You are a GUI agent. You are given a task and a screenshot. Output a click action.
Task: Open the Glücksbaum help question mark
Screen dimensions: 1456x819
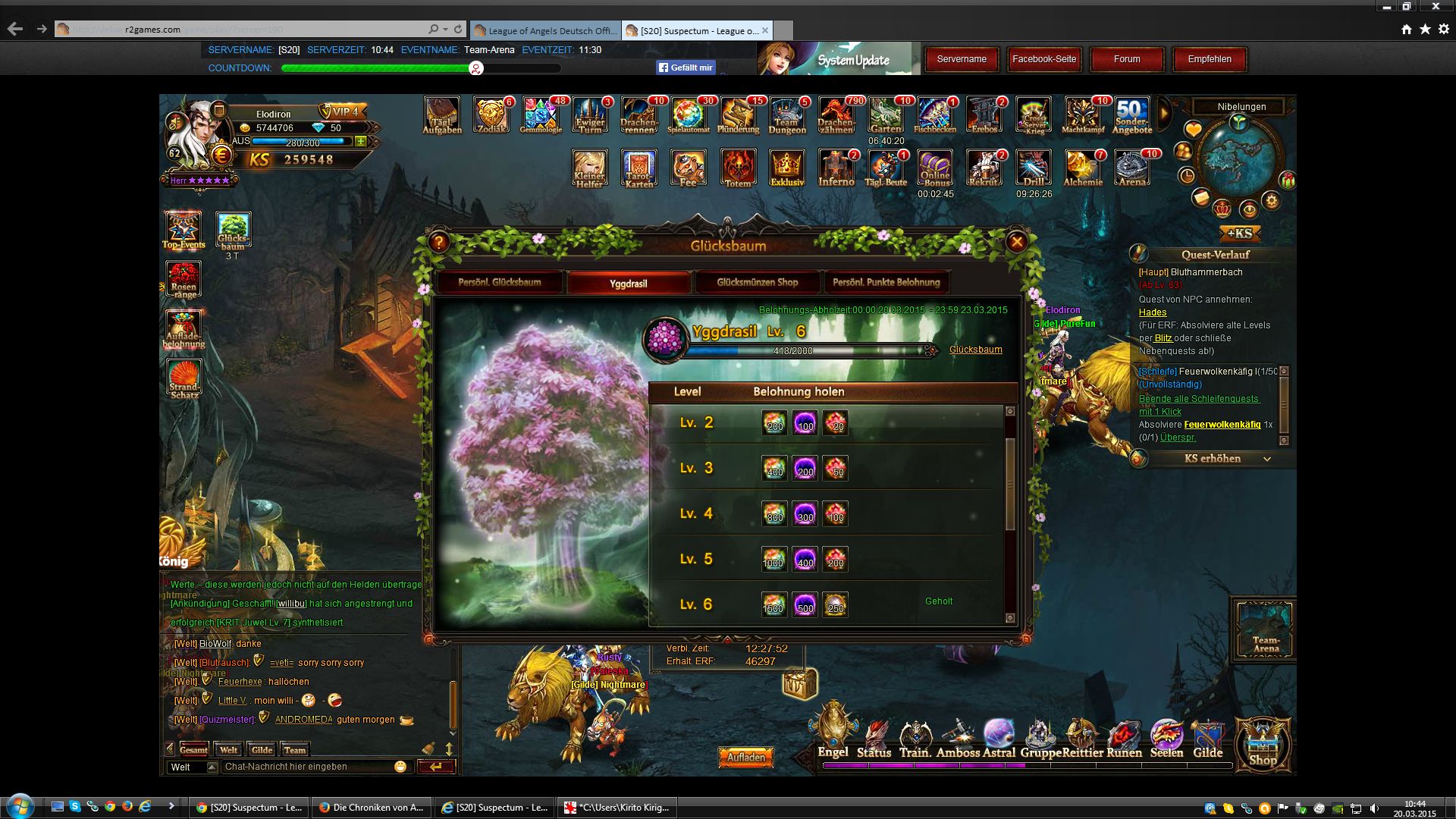click(x=439, y=242)
